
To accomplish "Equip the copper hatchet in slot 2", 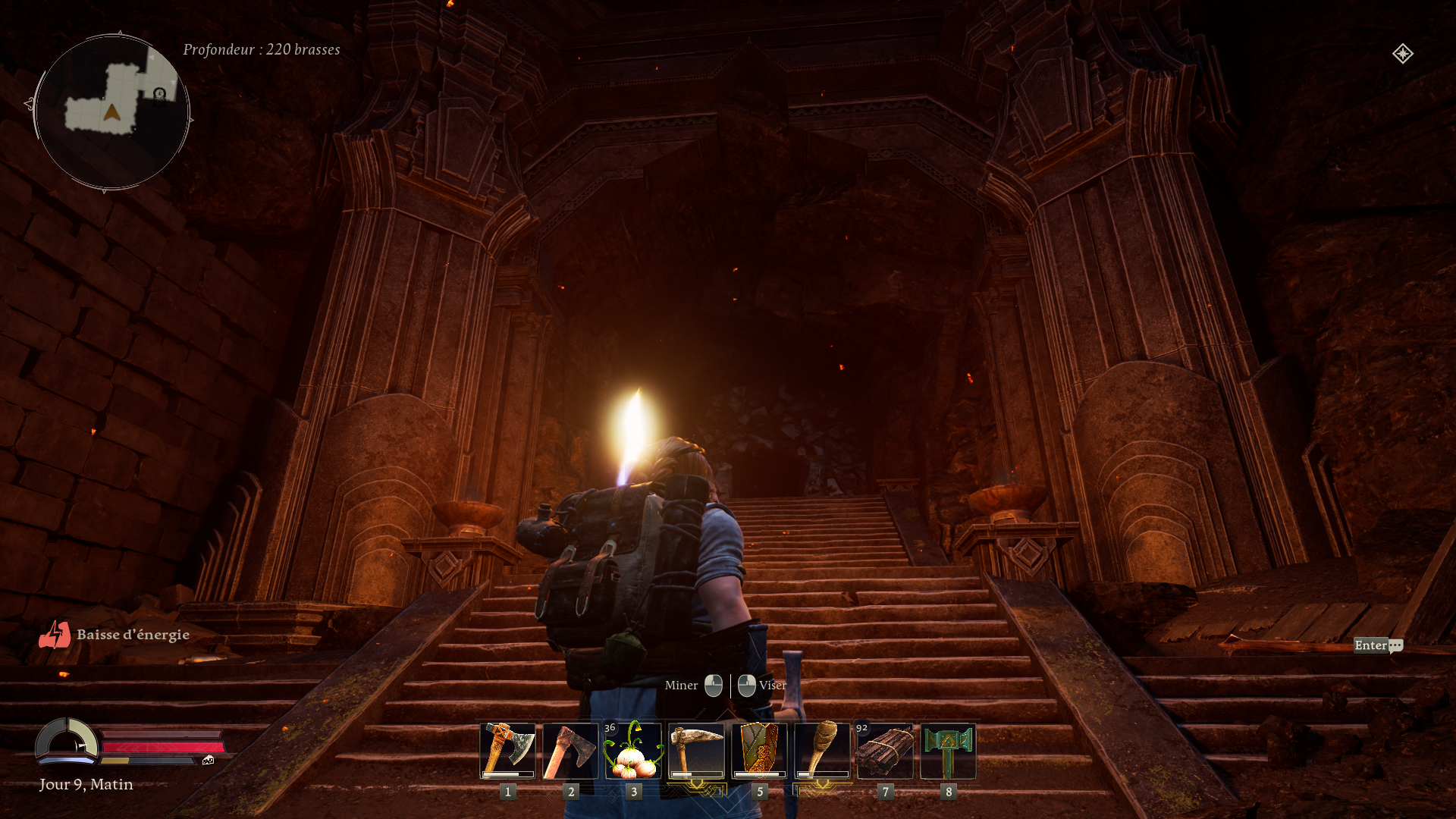I will [x=570, y=751].
